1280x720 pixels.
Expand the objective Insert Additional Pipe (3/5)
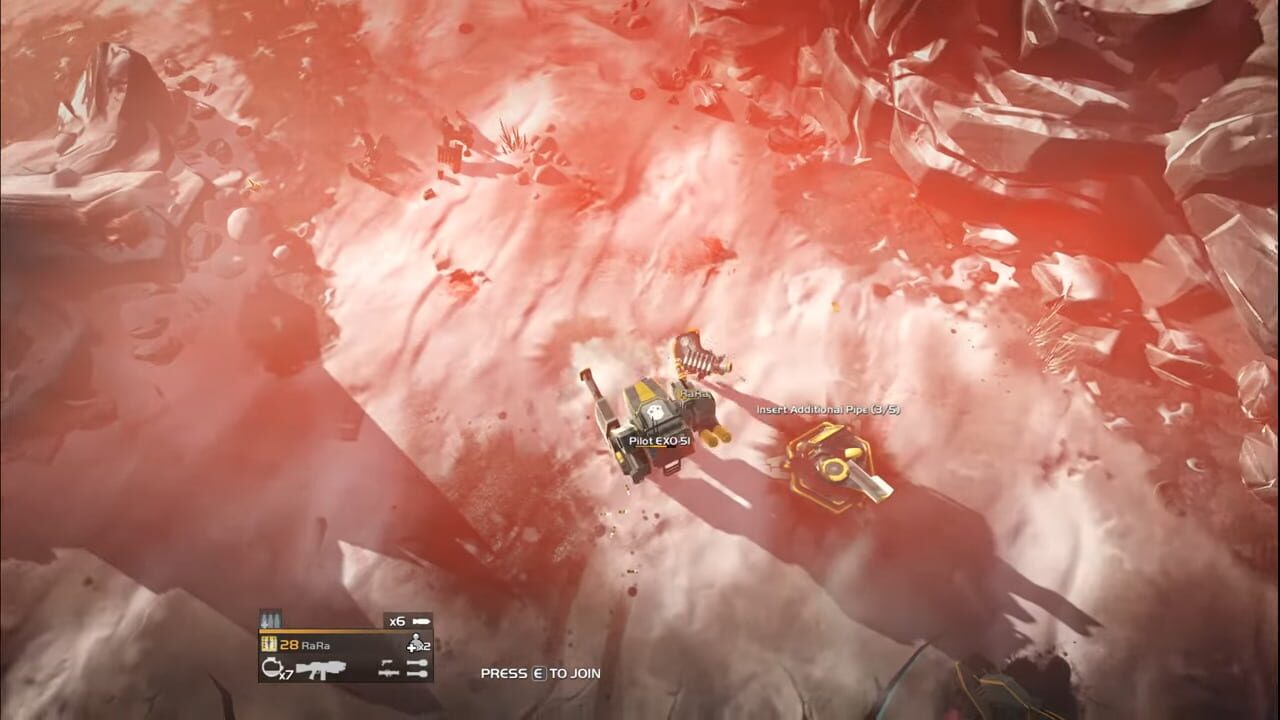(827, 410)
